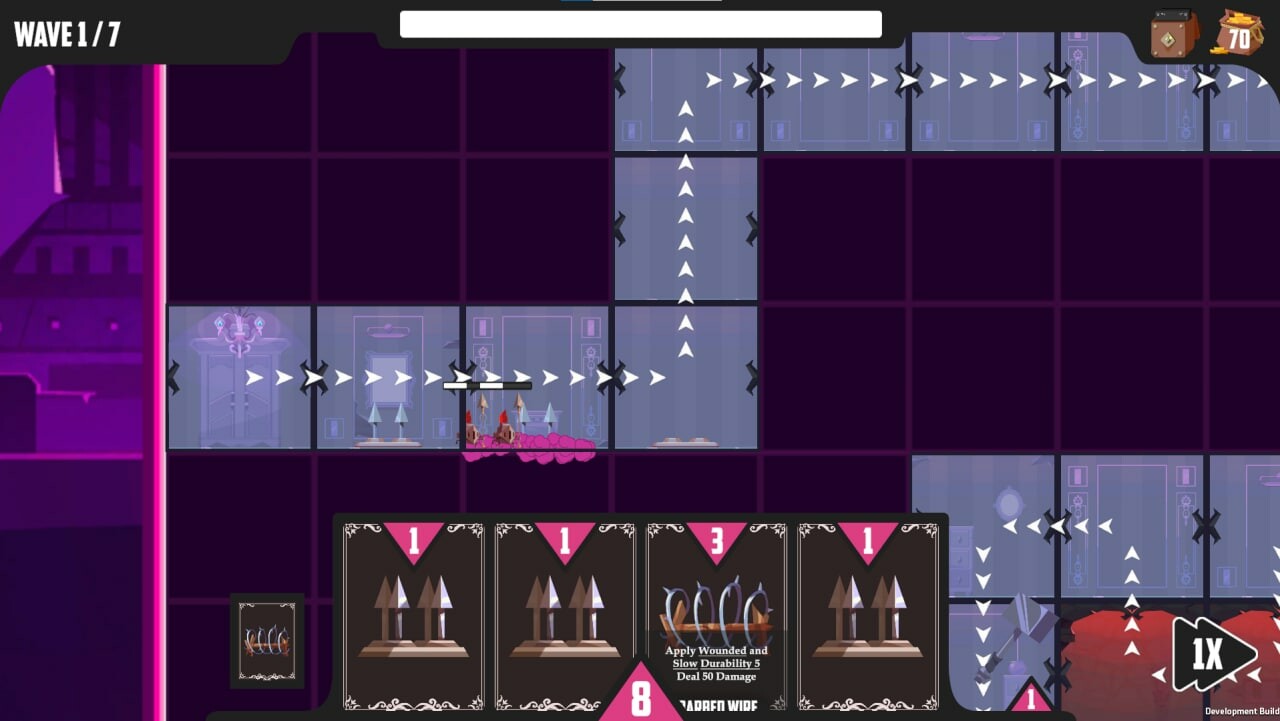Click the small Barbed Wire card preview bottom-left
This screenshot has width=1280, height=721.
coord(268,641)
